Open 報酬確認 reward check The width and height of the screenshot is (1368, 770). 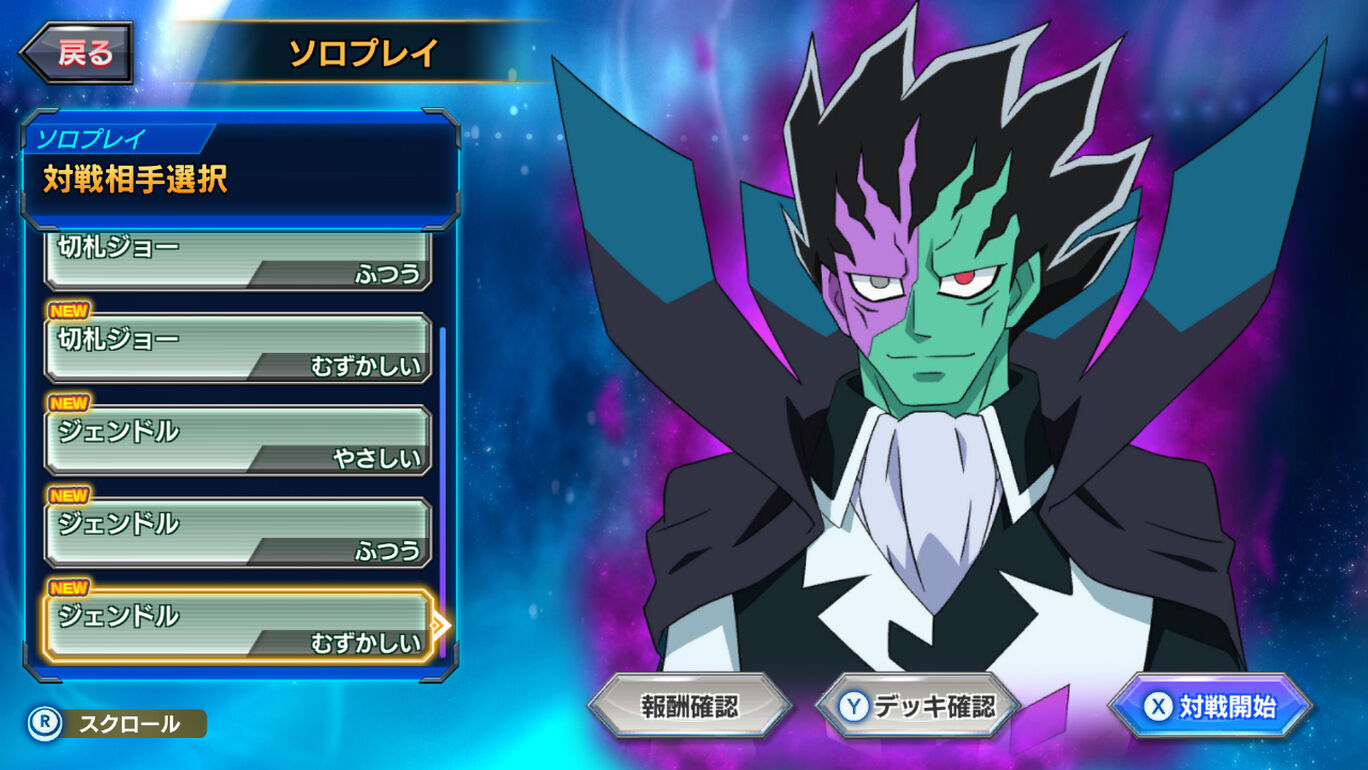tap(689, 707)
